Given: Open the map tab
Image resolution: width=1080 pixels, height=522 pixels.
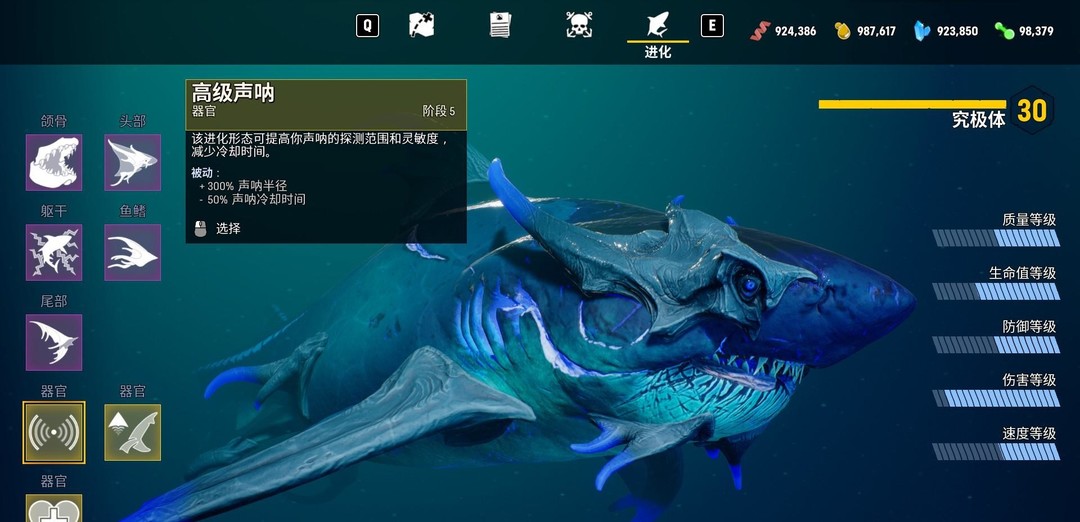Looking at the screenshot, I should coord(422,25).
